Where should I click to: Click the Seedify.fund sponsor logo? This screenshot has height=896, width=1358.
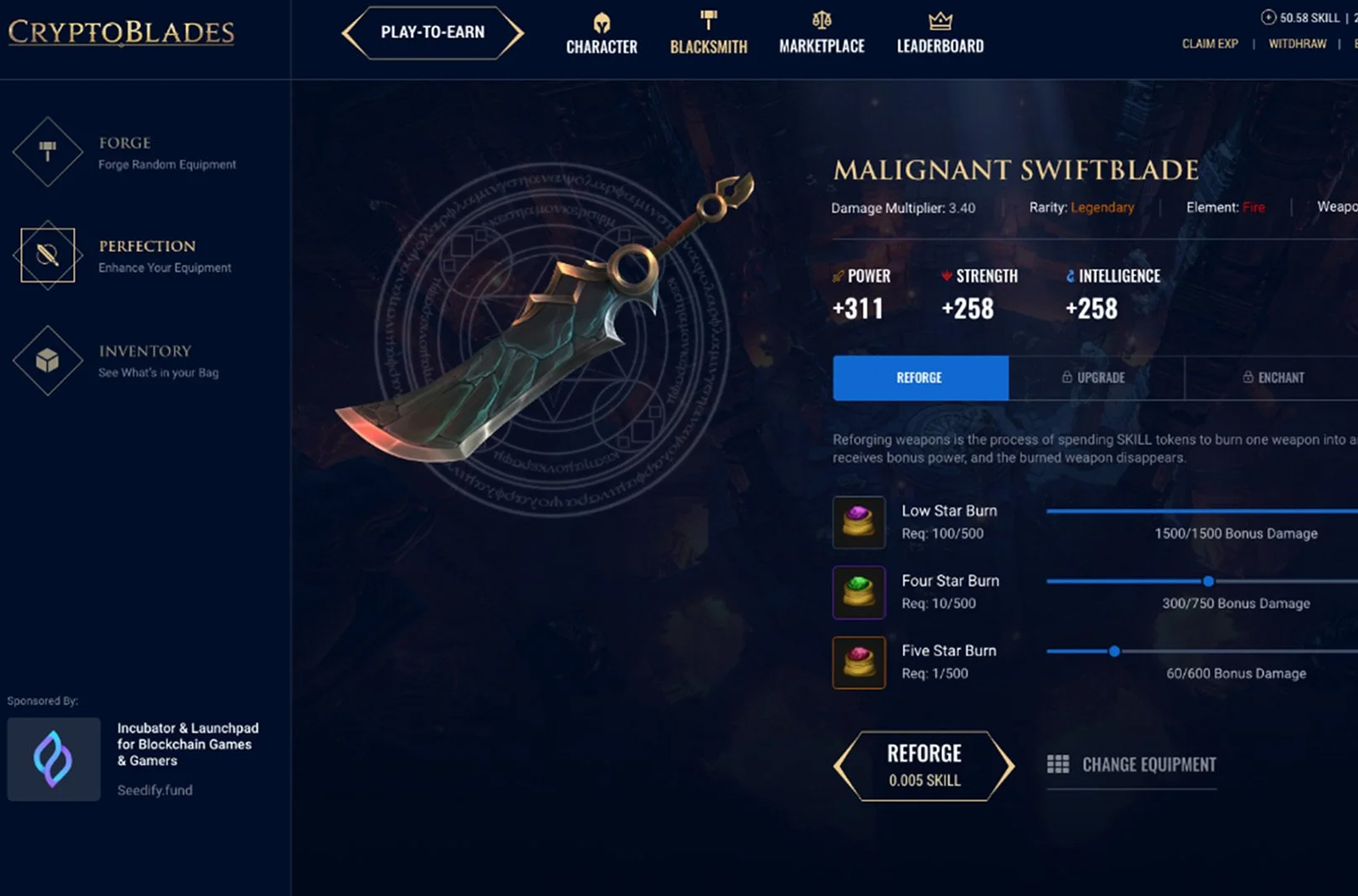click(53, 759)
